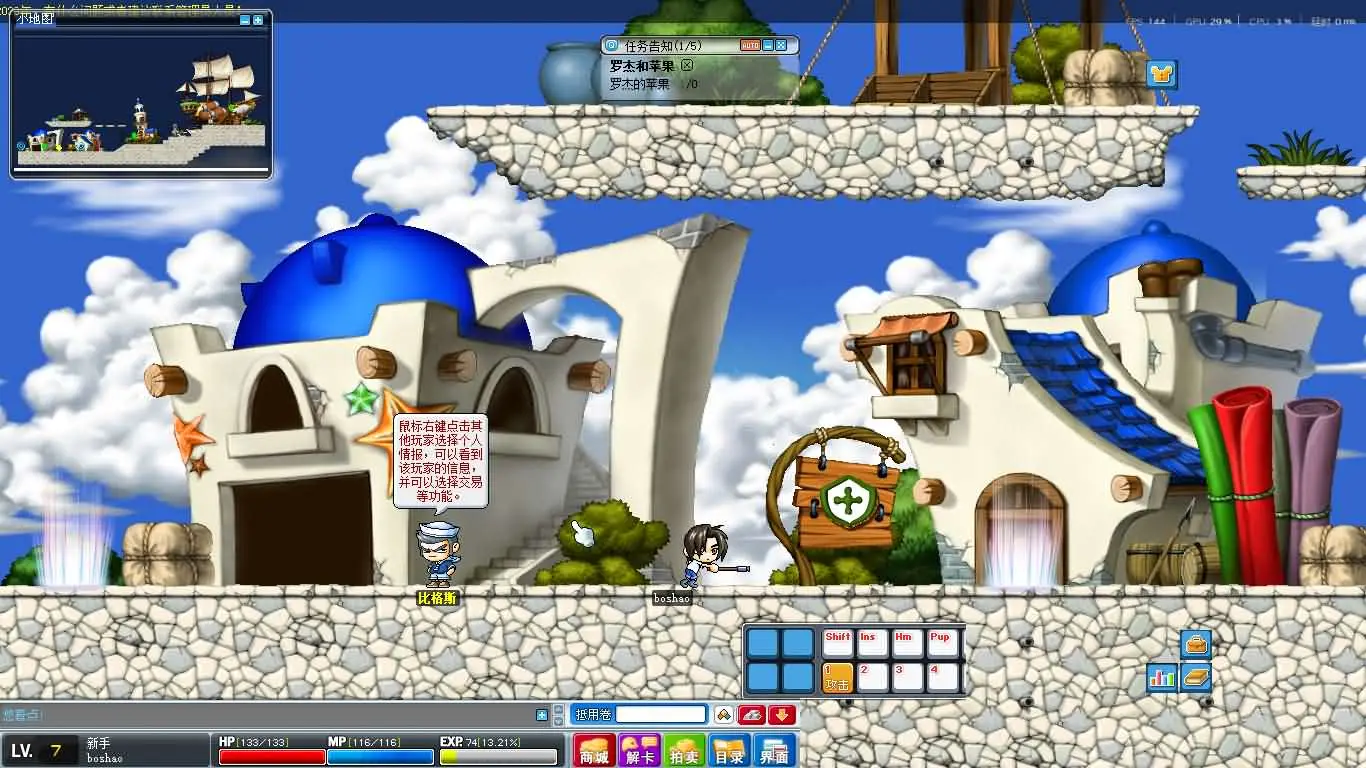Expand the minimap with the plus button
The height and width of the screenshot is (768, 1366).
point(258,20)
